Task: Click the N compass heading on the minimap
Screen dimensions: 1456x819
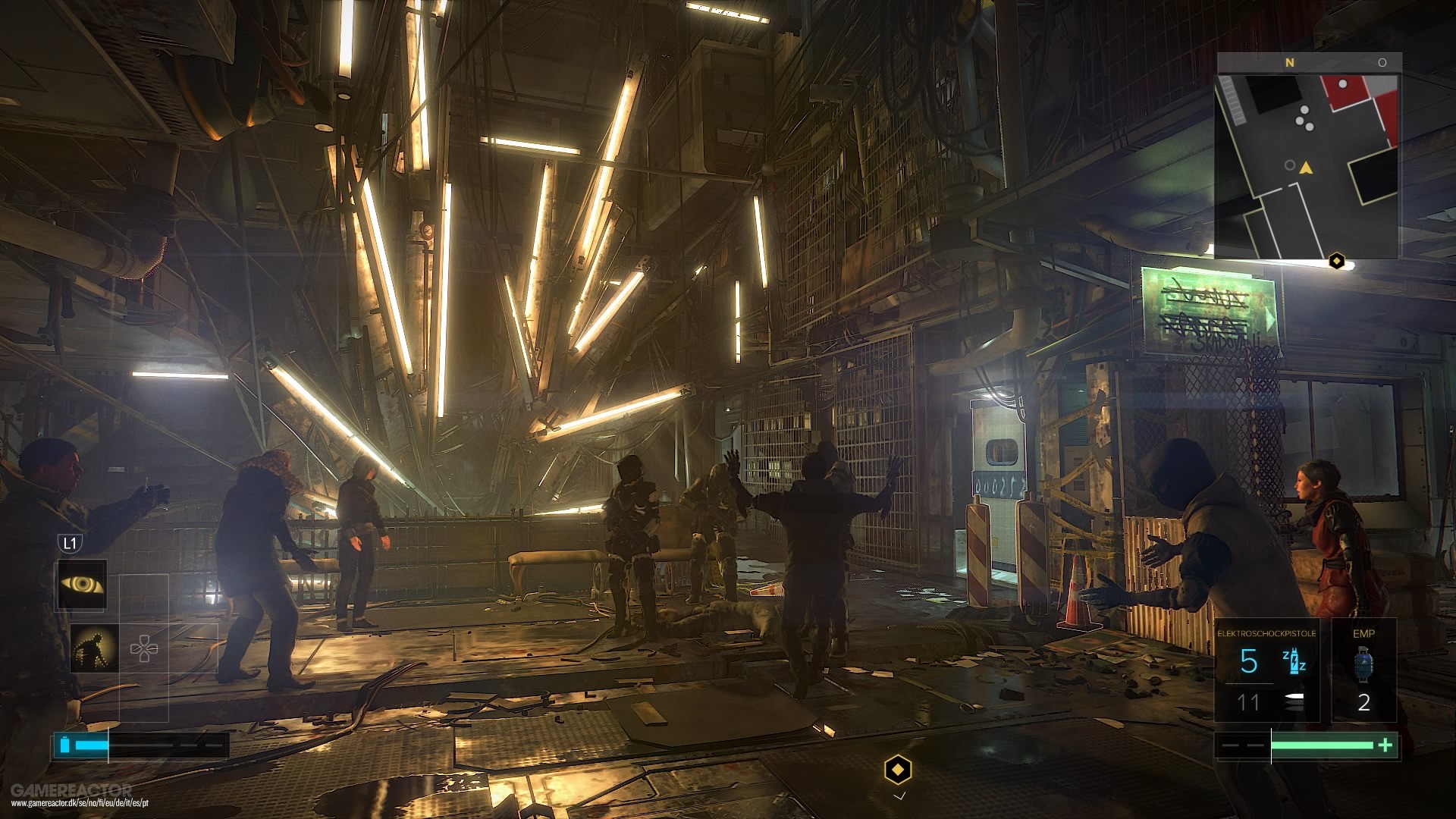Action: click(1290, 64)
